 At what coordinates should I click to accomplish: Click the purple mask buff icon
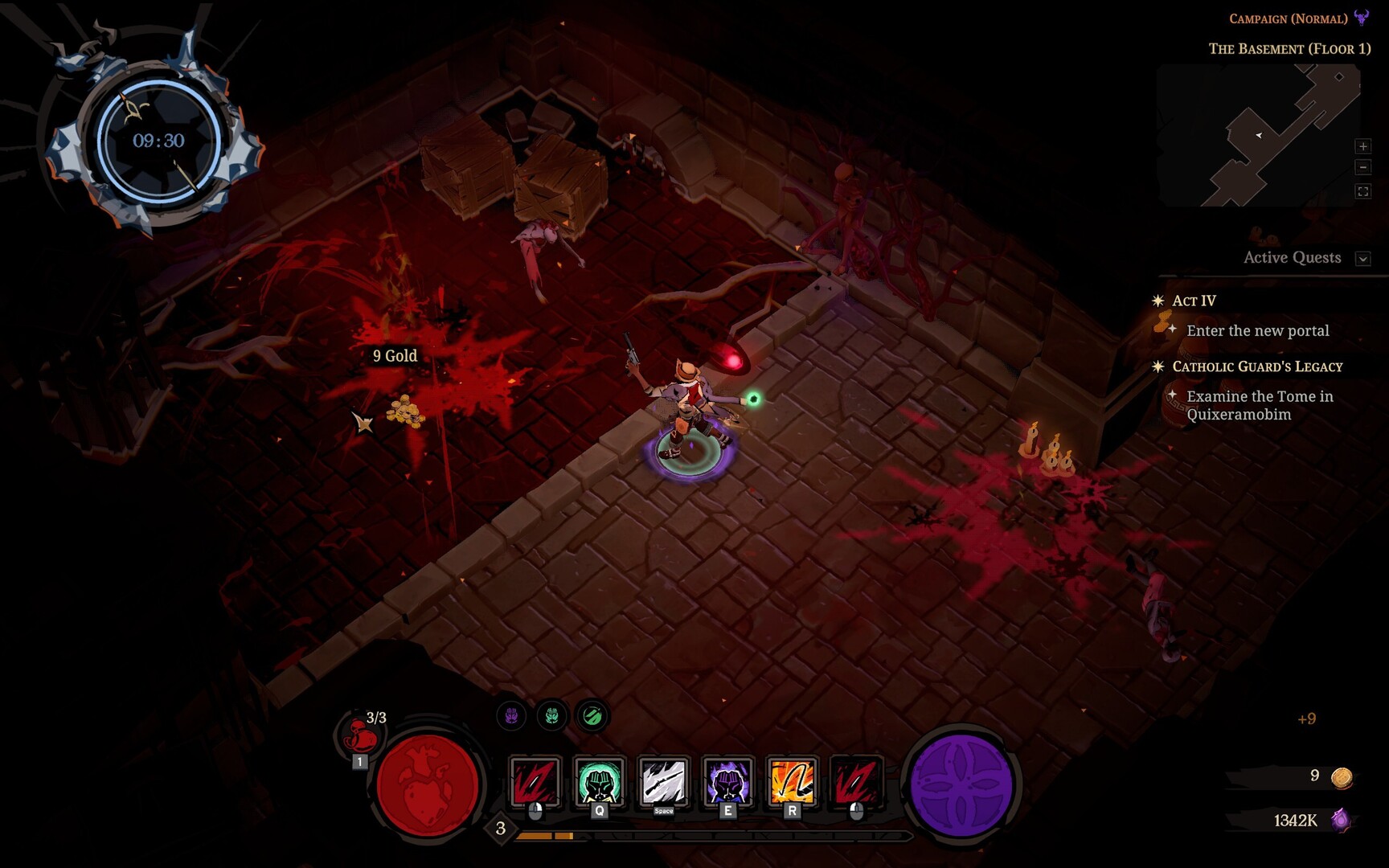point(511,715)
